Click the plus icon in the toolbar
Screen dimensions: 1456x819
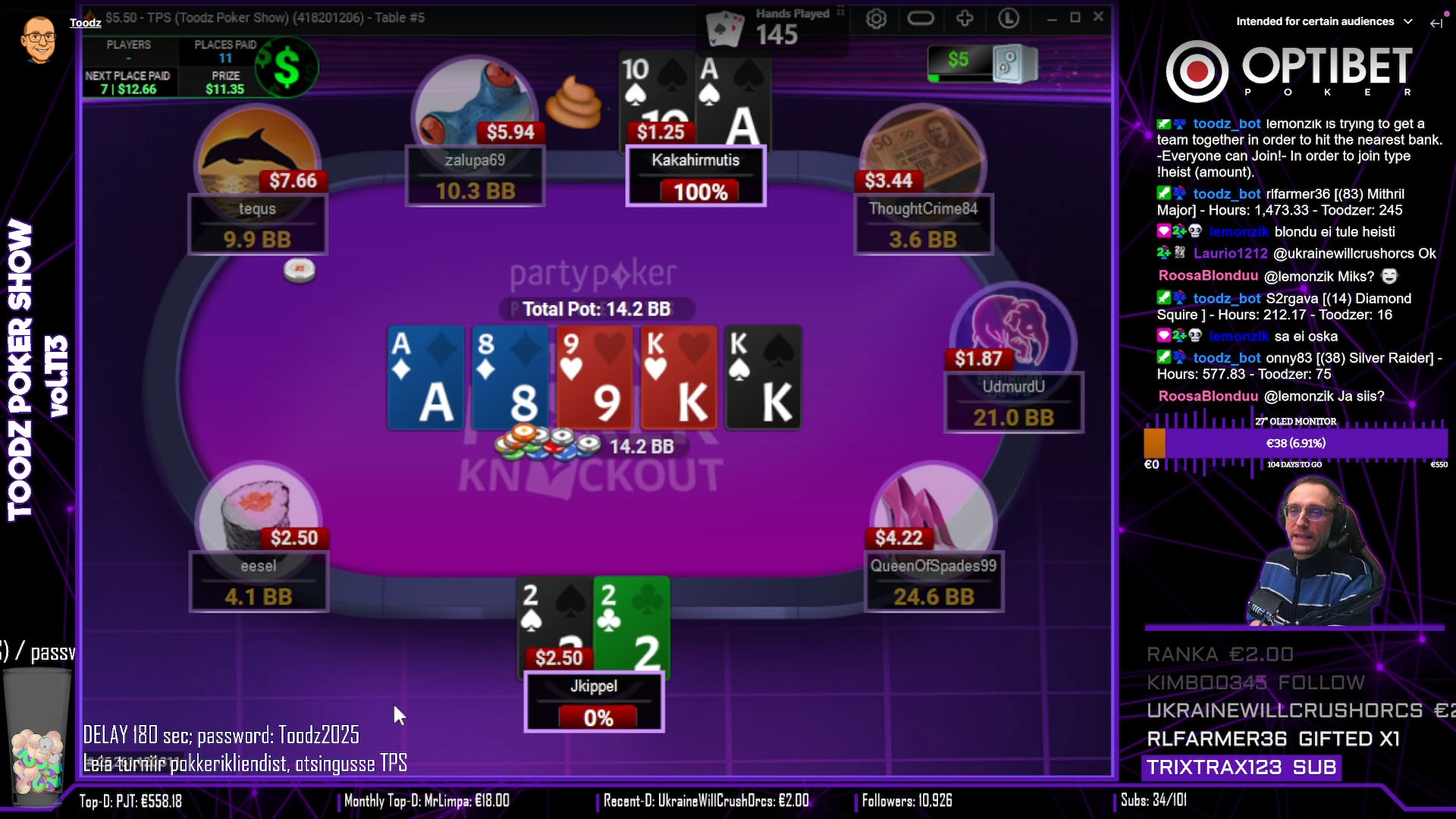965,18
